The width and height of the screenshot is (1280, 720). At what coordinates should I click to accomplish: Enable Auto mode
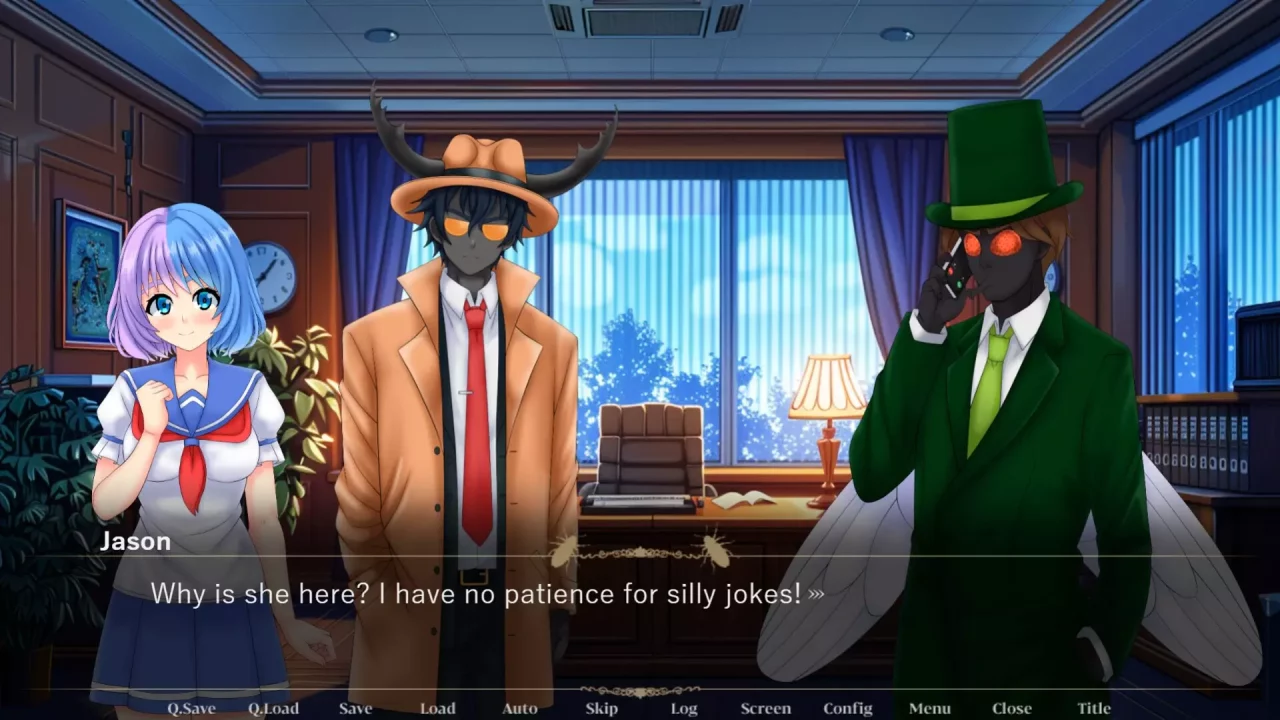coord(519,708)
